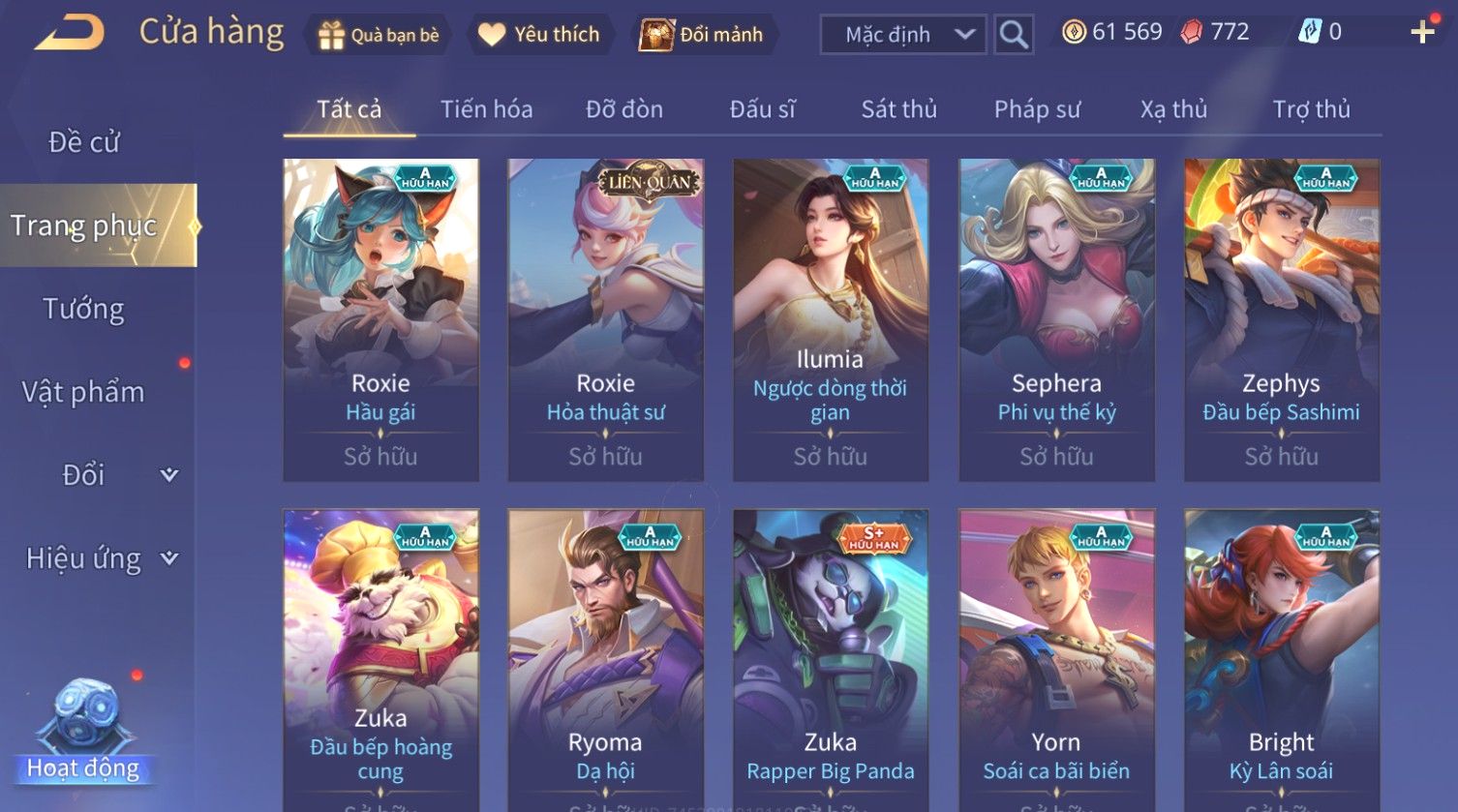Screen dimensions: 1458x812
Task: Select the Trợ thủ tab
Action: coord(1311,109)
